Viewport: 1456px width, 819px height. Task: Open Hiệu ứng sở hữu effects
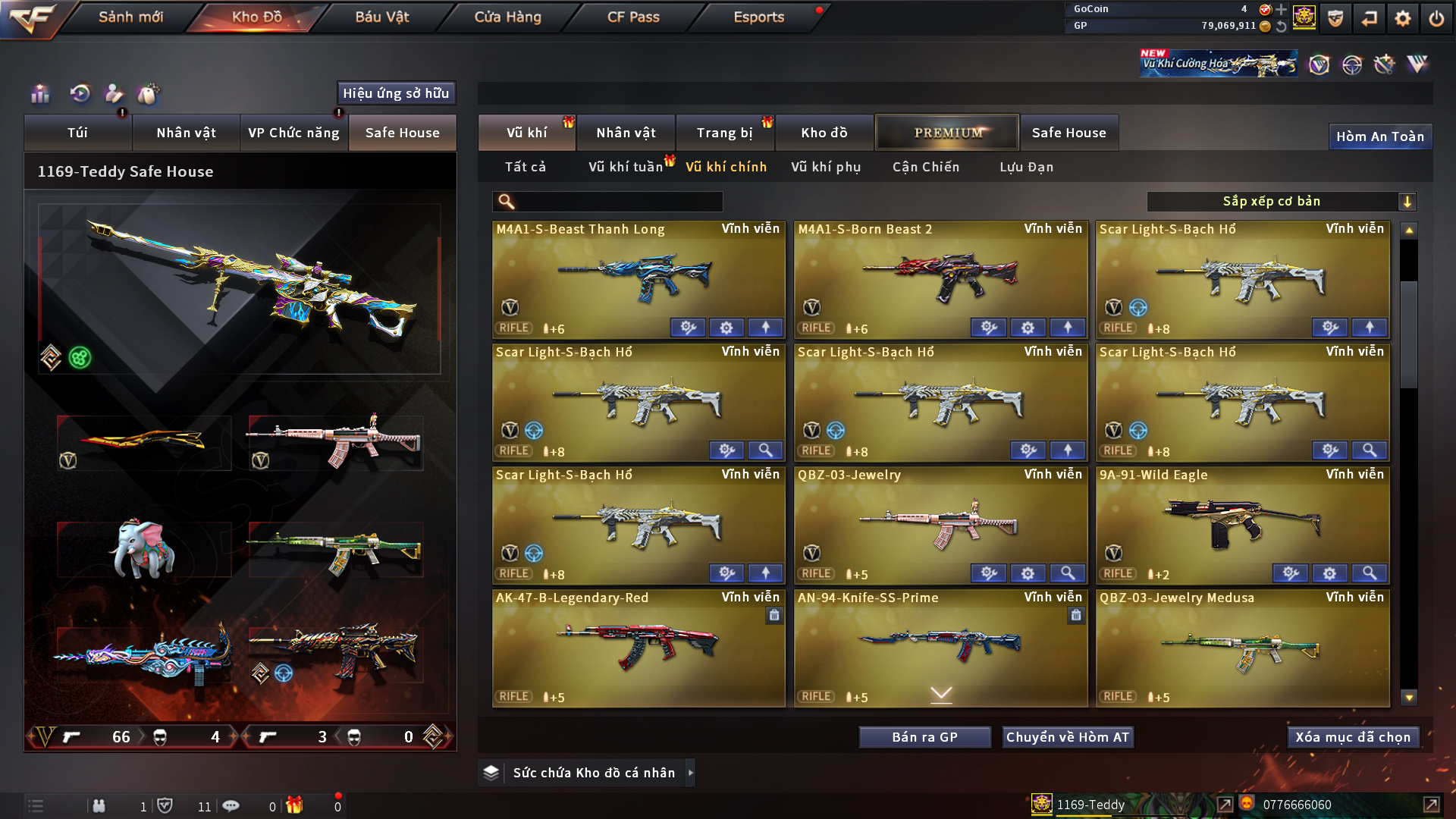tap(396, 93)
